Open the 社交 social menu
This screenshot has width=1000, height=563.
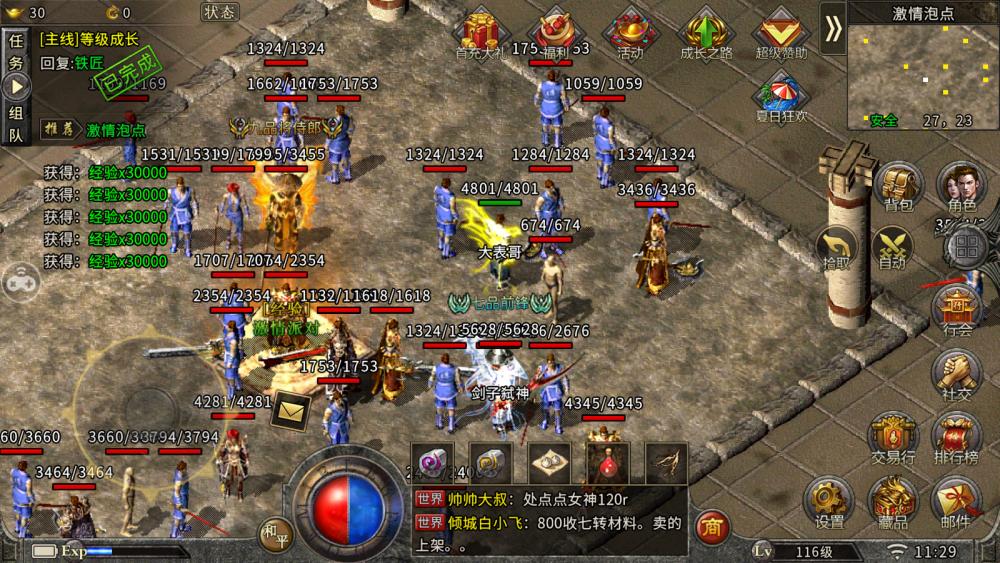tap(957, 377)
